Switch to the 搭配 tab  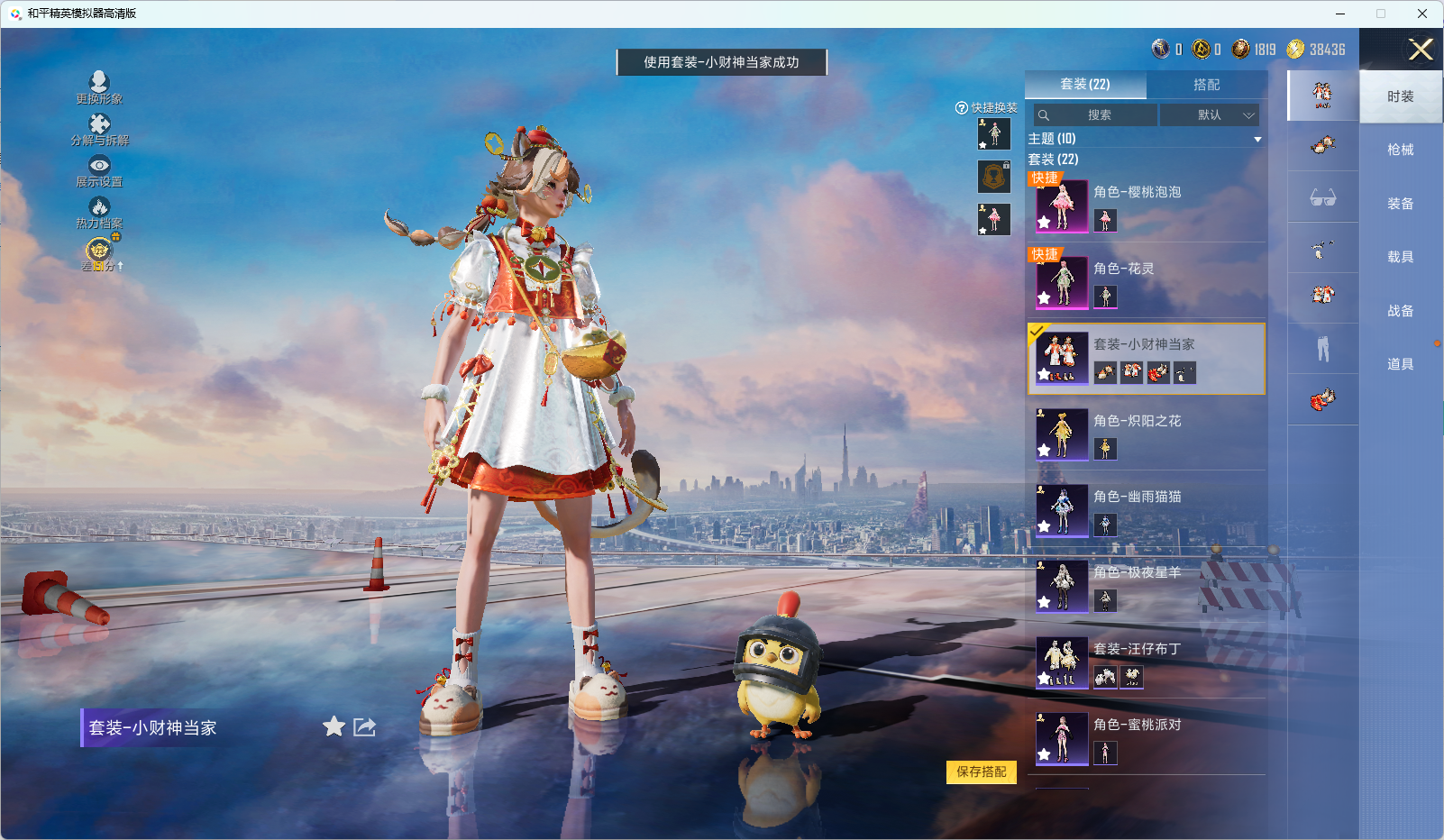click(x=1208, y=84)
